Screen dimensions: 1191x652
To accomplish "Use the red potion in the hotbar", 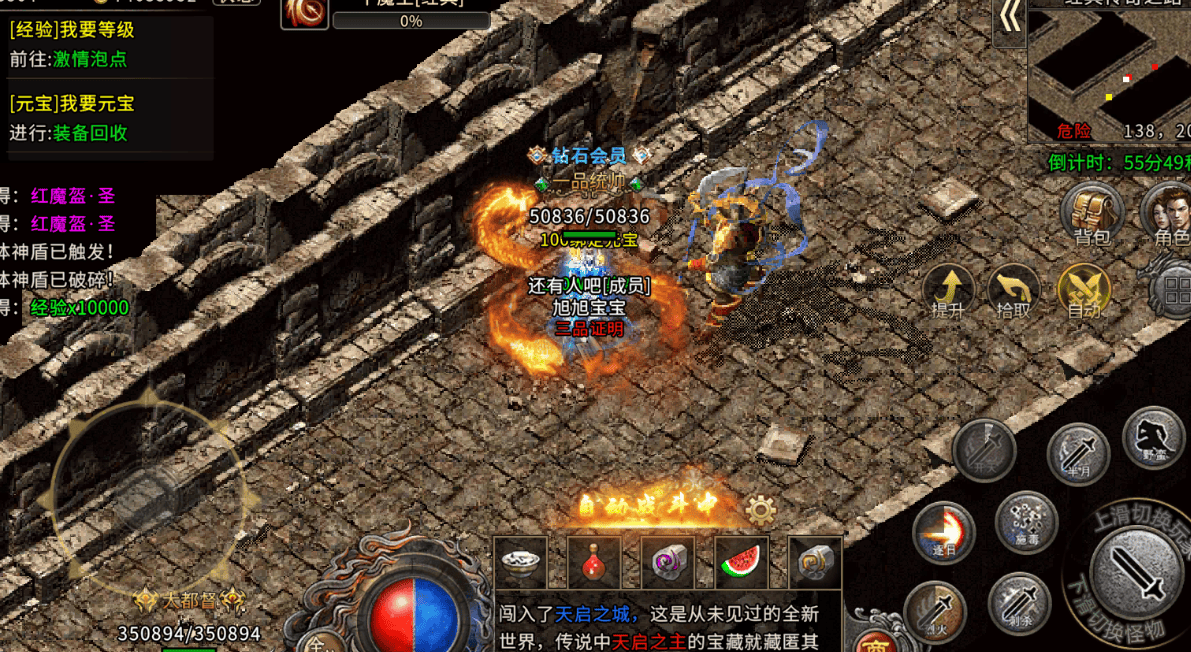I will 594,562.
